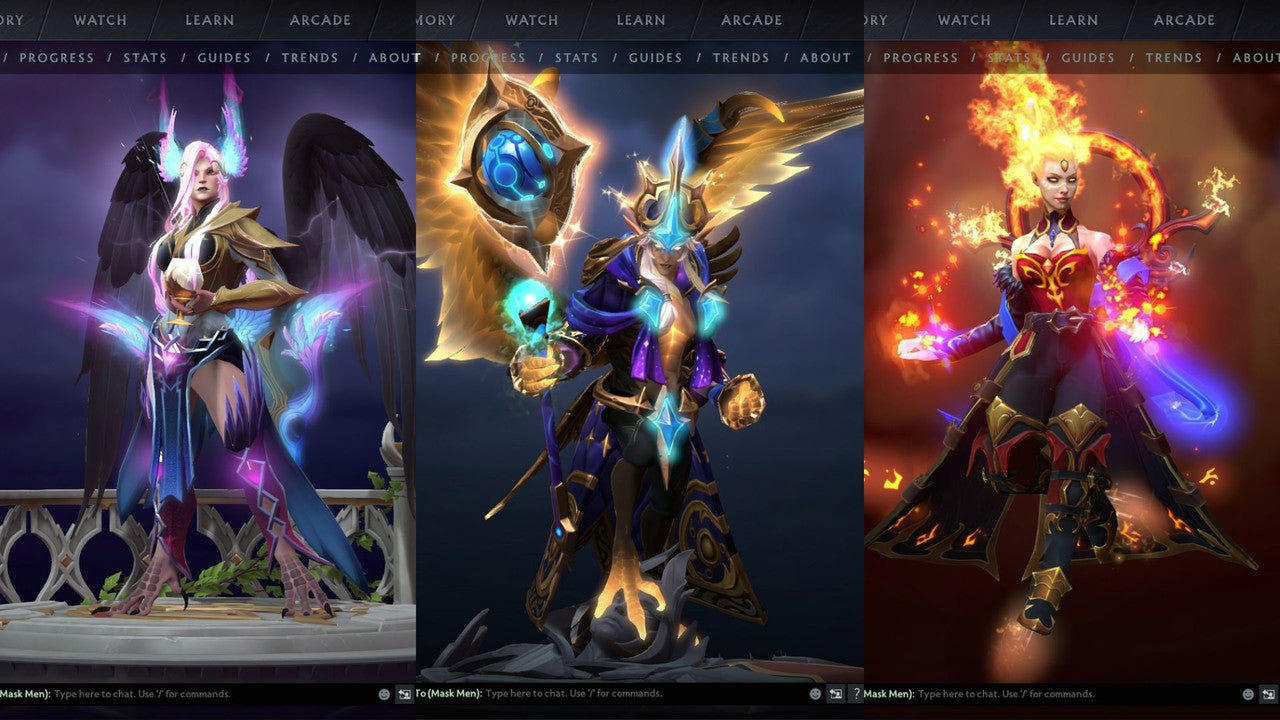Click the popout chat icon in the middle panel
The image size is (1280, 720).
[x=836, y=693]
